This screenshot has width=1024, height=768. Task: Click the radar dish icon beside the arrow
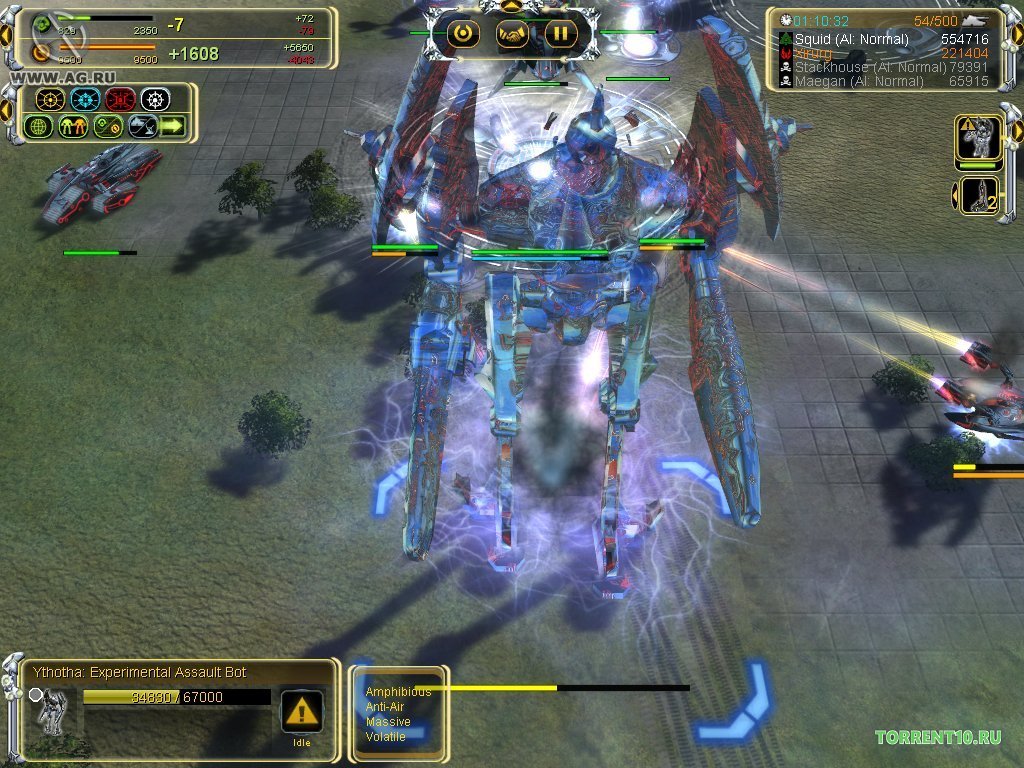(141, 126)
